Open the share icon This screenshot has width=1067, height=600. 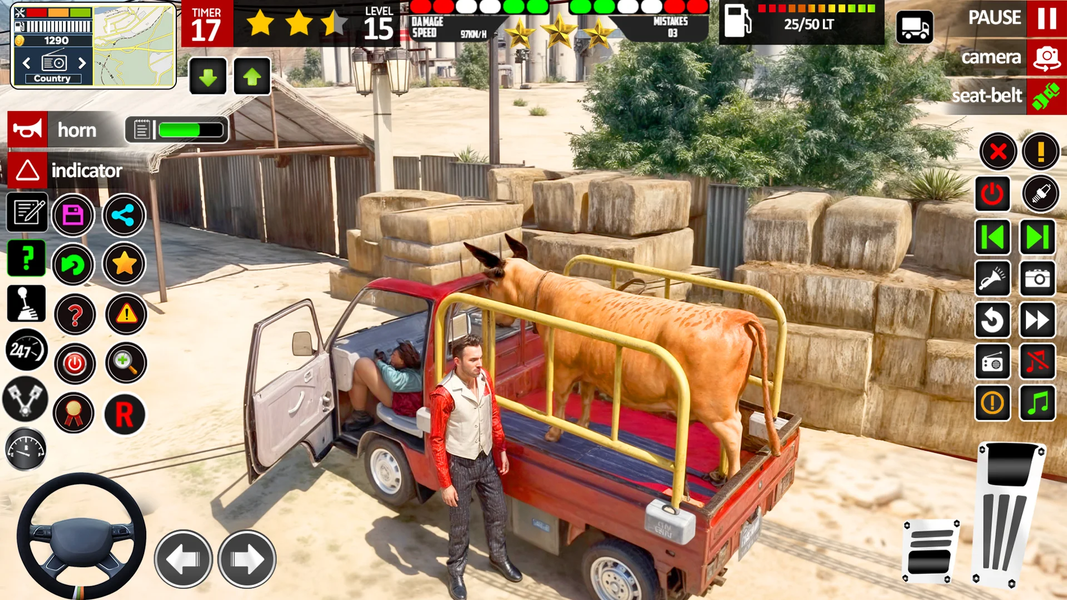click(x=124, y=214)
